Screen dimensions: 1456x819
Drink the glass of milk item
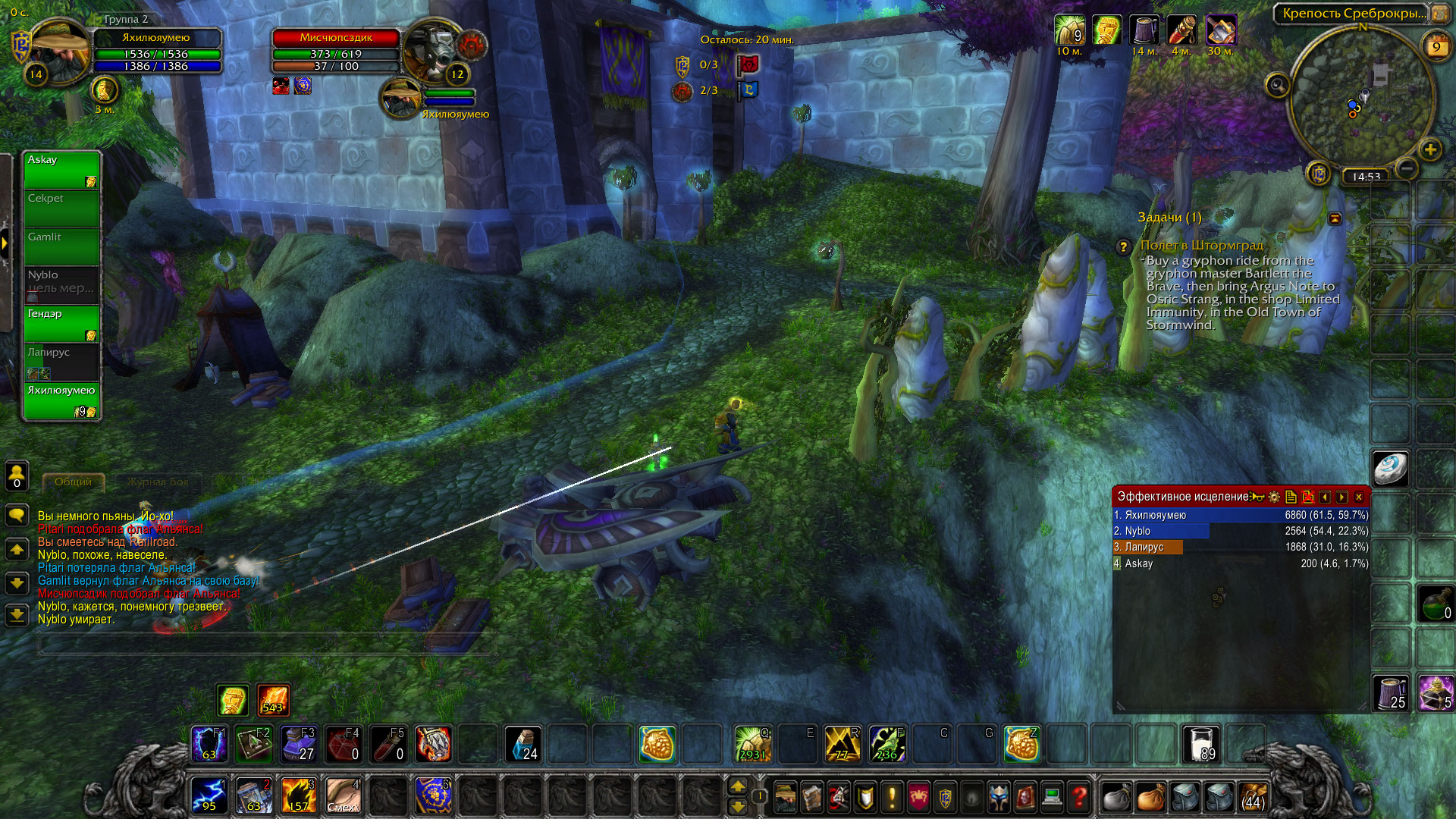1201,744
